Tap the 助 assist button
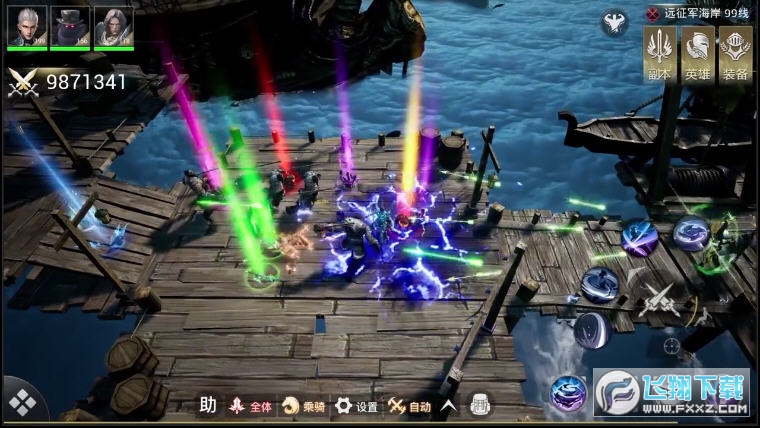 tap(208, 405)
